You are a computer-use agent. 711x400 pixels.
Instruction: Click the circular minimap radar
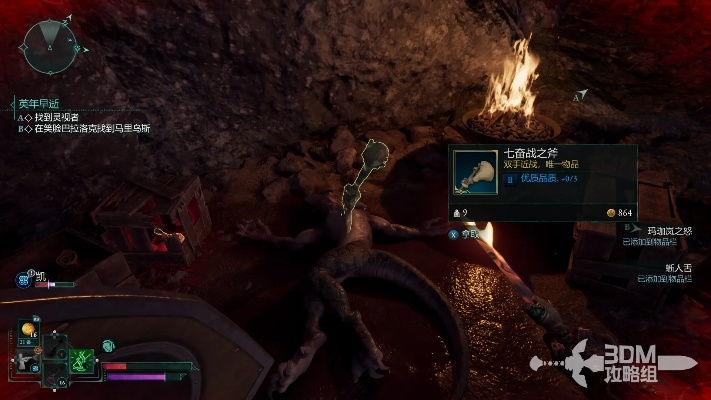tap(47, 48)
